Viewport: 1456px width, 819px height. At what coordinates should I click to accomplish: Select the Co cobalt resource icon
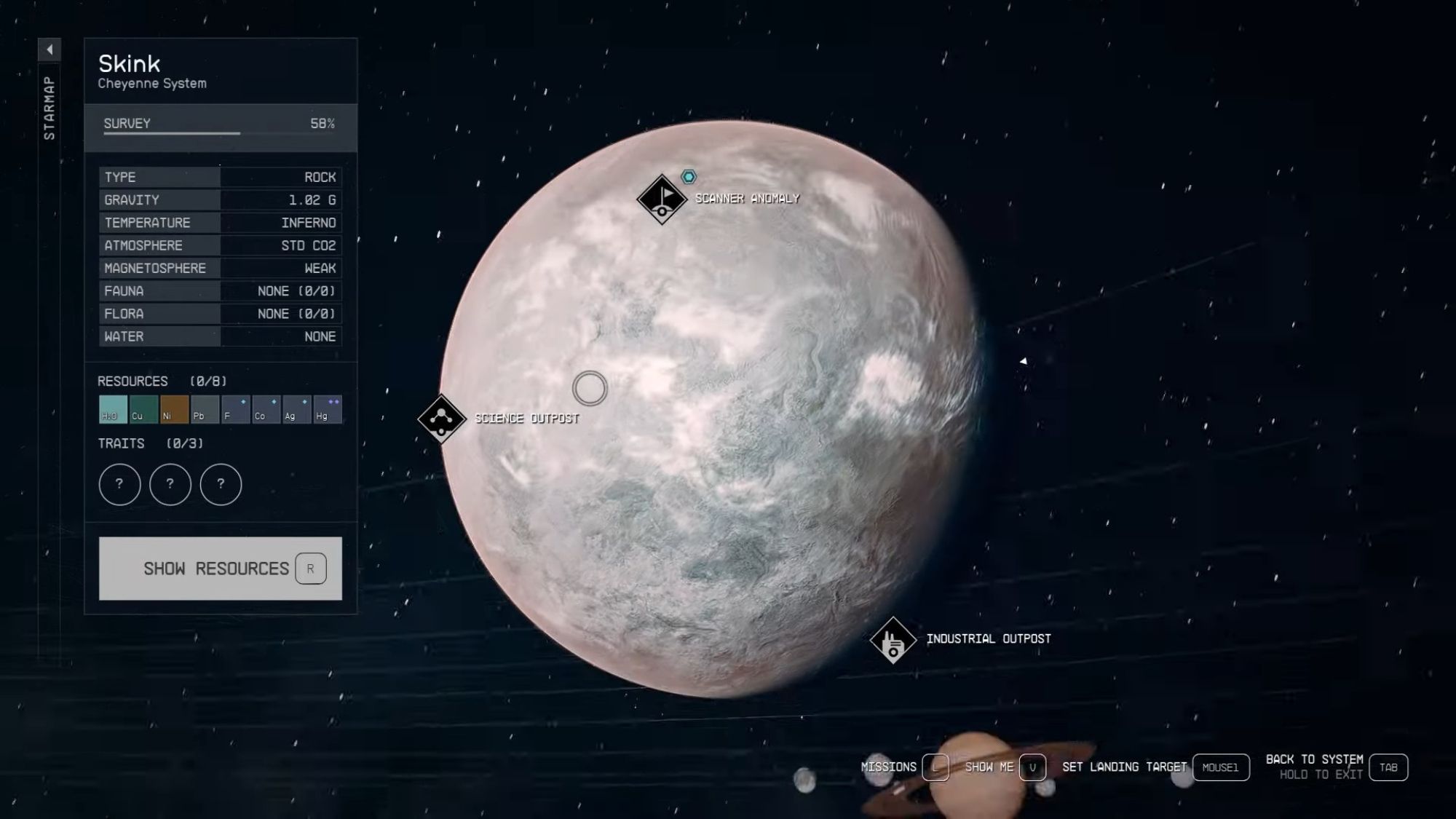[265, 408]
